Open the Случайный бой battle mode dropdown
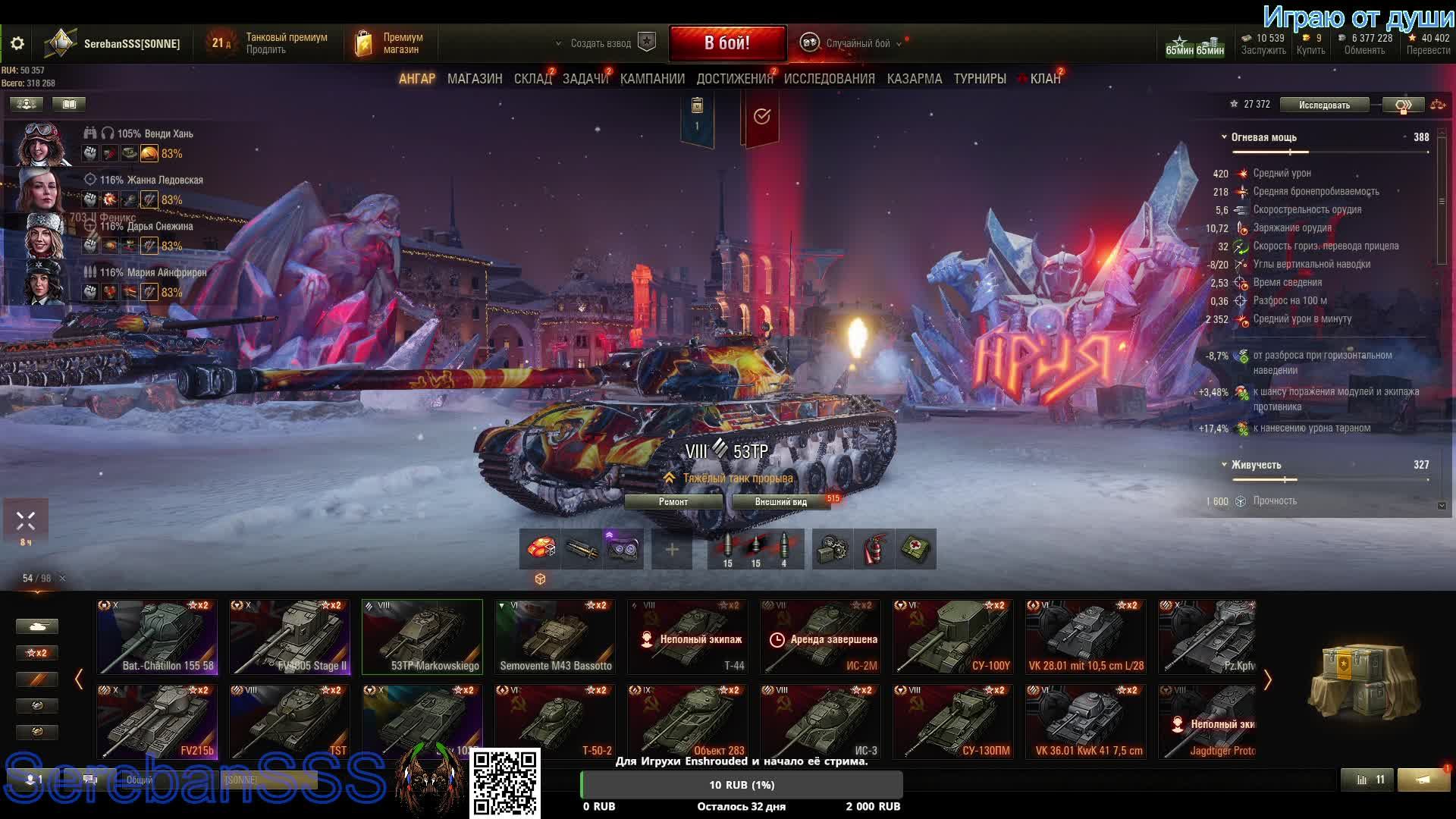 pos(857,44)
